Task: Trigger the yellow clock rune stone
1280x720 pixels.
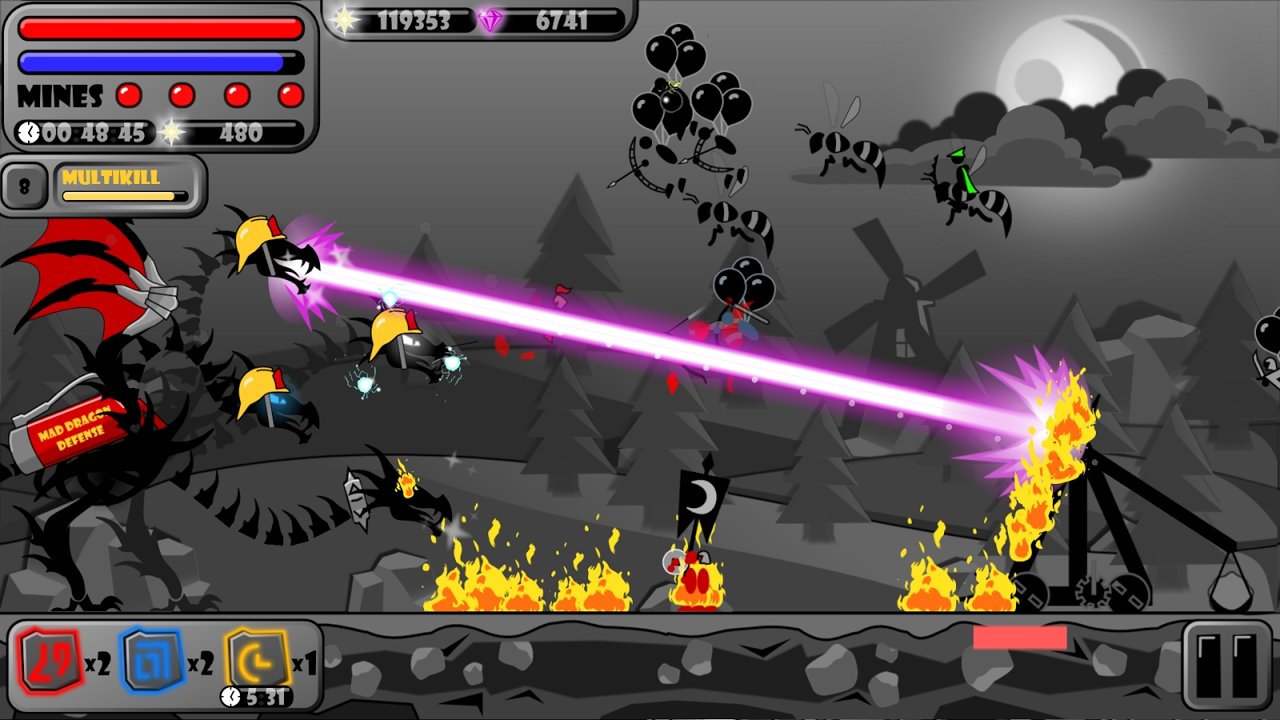Action: [256, 659]
